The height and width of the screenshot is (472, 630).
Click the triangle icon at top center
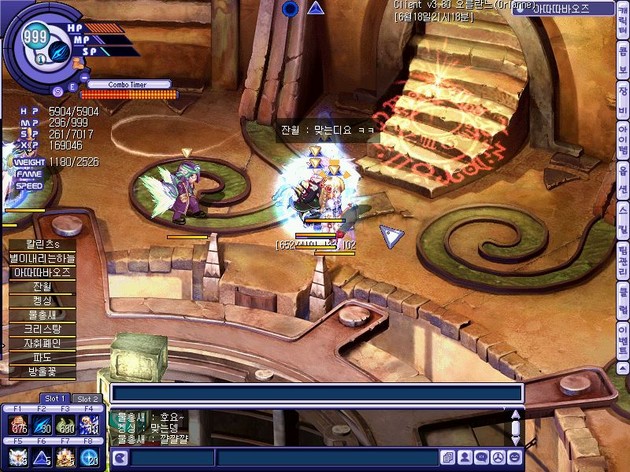coord(316,8)
